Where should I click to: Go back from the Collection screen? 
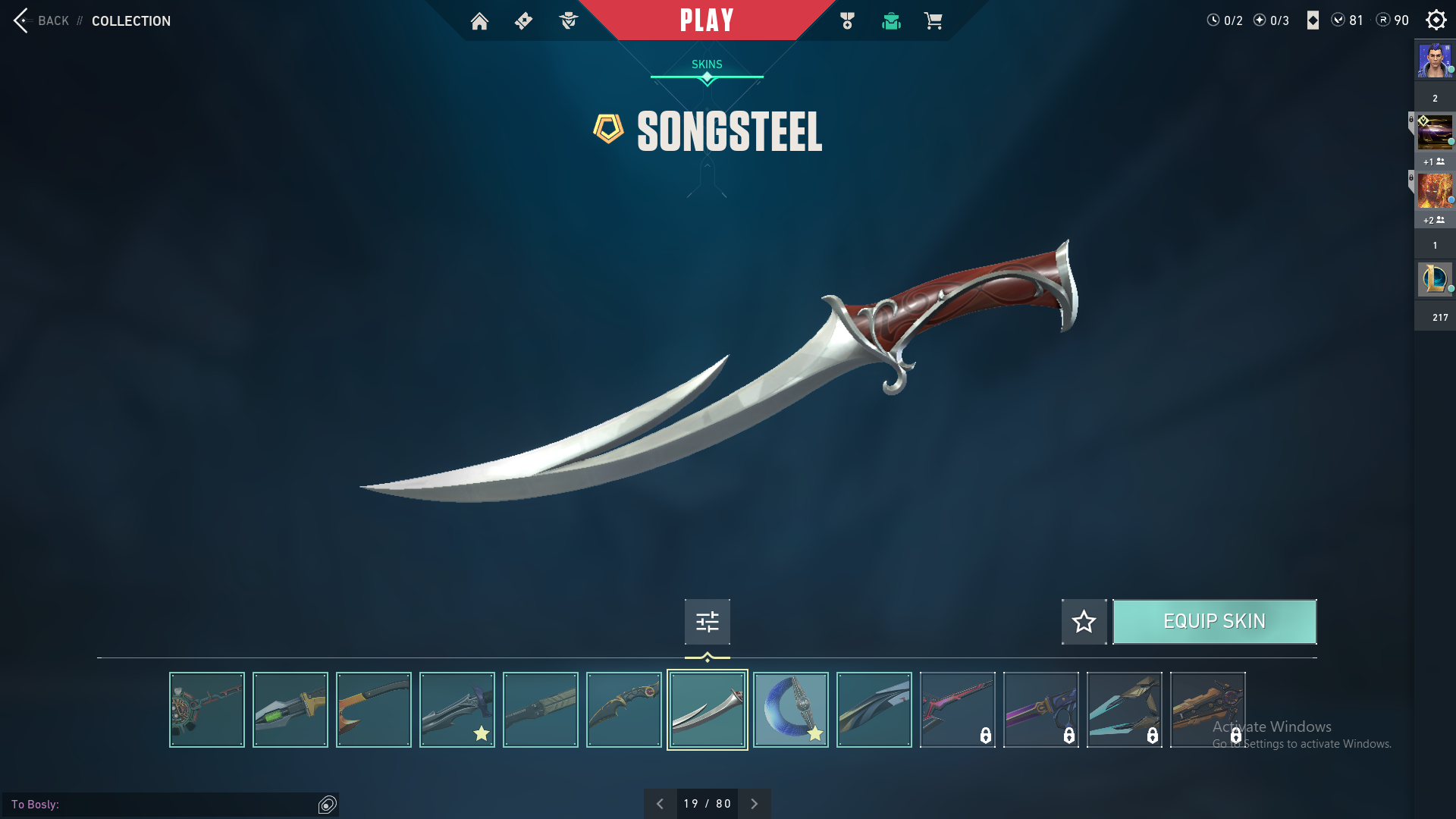[42, 20]
